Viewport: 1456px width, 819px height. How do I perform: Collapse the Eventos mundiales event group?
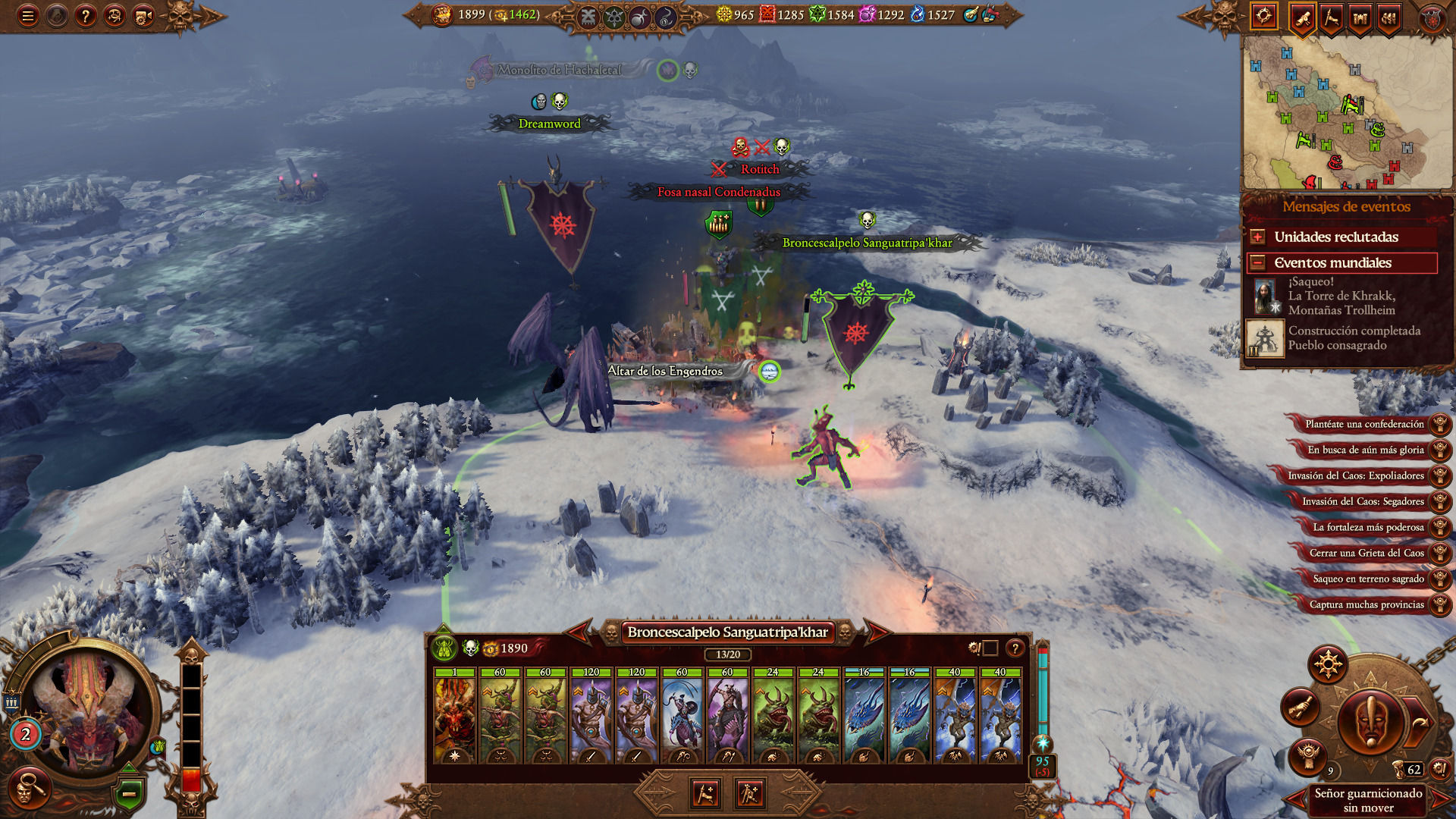pyautogui.click(x=1257, y=263)
